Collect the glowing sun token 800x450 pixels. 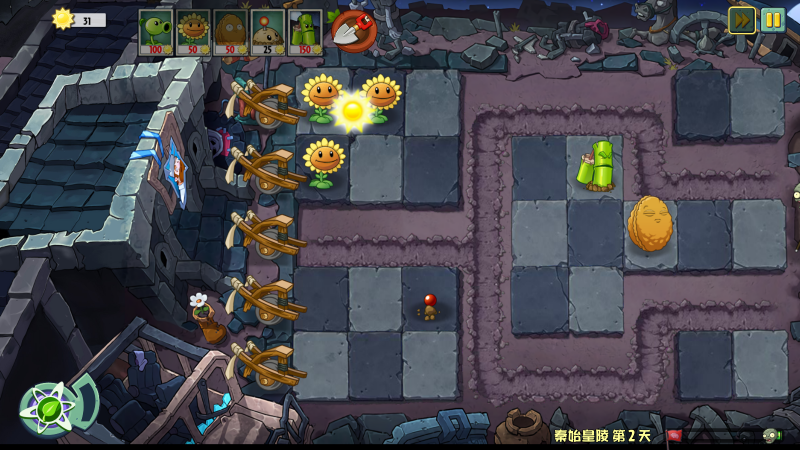pos(352,110)
